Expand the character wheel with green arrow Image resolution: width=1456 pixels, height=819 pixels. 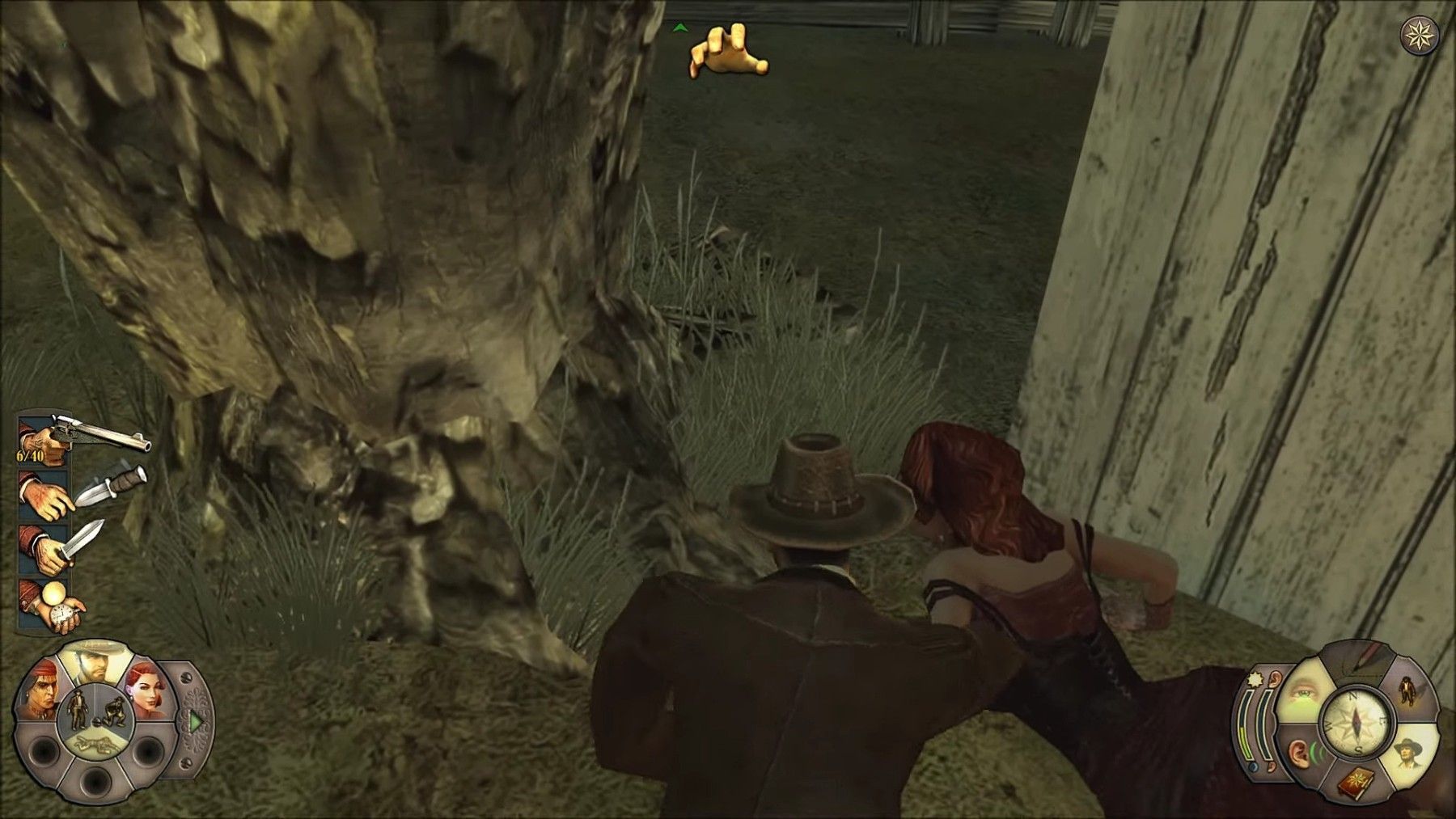tap(195, 720)
